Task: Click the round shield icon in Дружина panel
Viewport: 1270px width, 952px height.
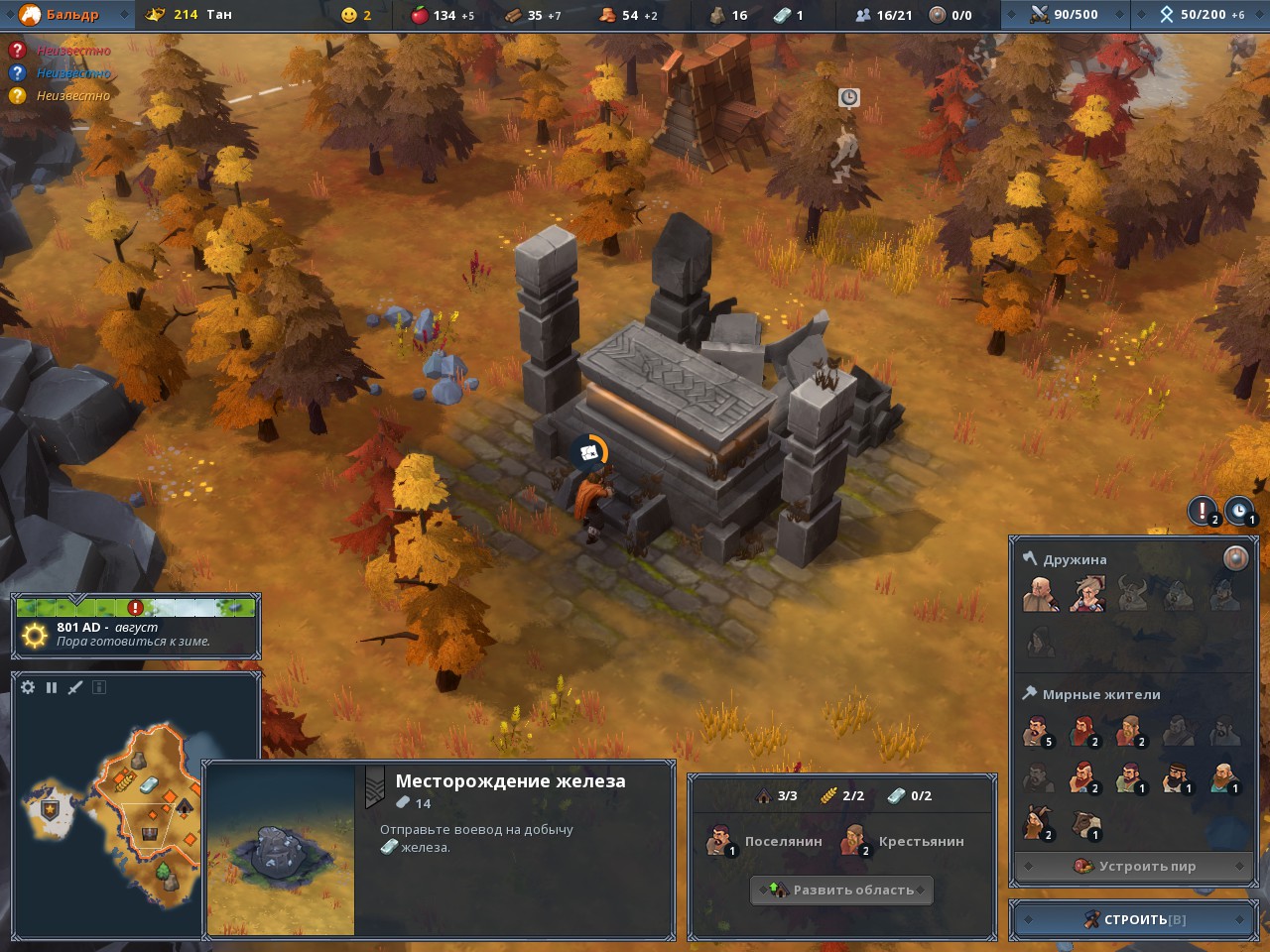Action: (x=1235, y=558)
